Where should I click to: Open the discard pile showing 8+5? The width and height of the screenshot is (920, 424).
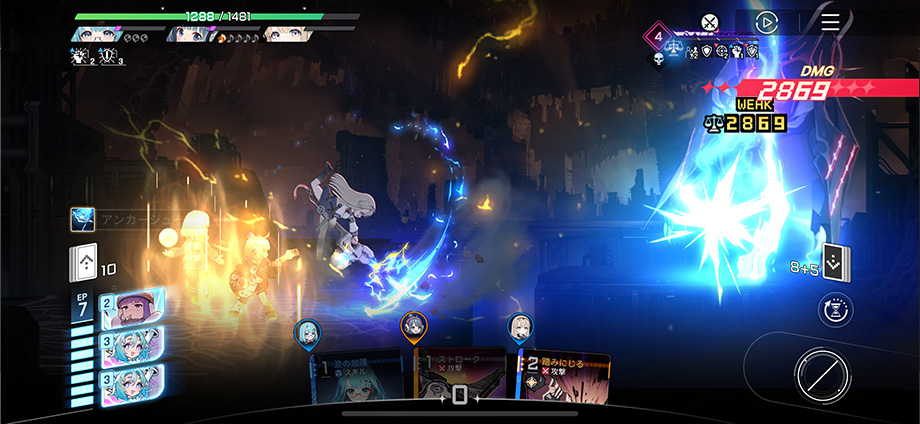pos(836,263)
